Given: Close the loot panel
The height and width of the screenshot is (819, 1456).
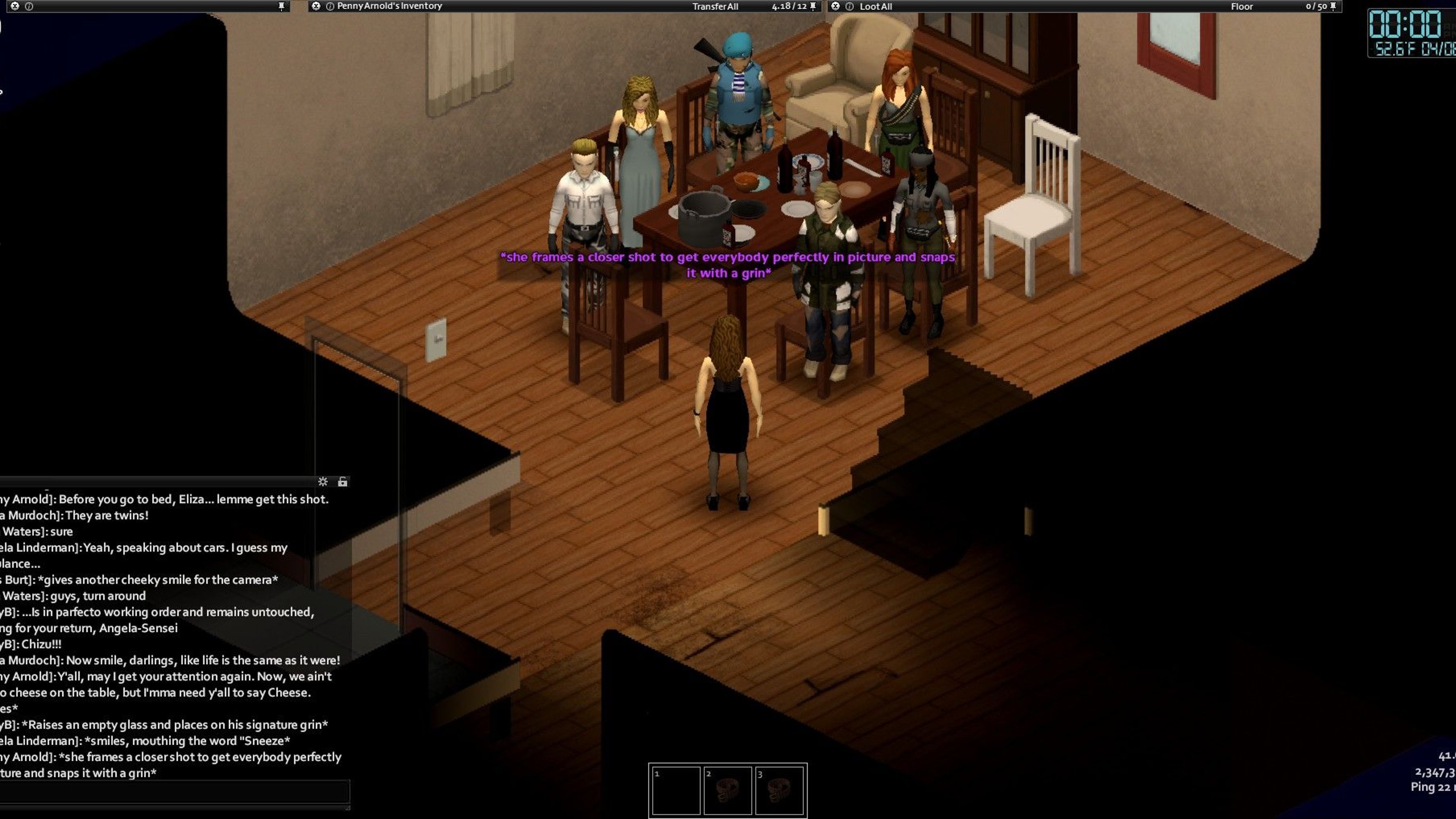Looking at the screenshot, I should (836, 6).
